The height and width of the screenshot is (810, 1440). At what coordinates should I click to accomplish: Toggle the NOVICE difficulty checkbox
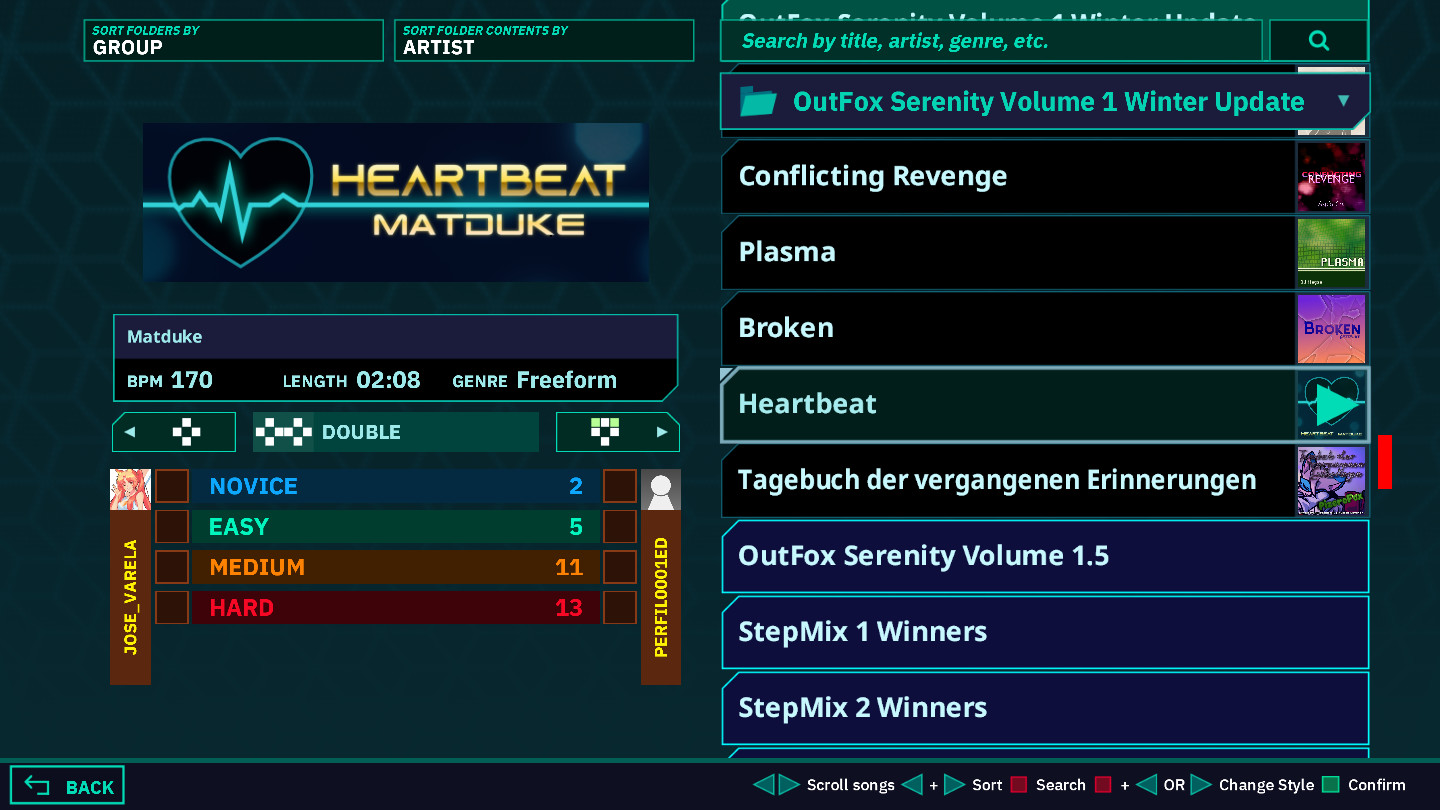coord(171,486)
